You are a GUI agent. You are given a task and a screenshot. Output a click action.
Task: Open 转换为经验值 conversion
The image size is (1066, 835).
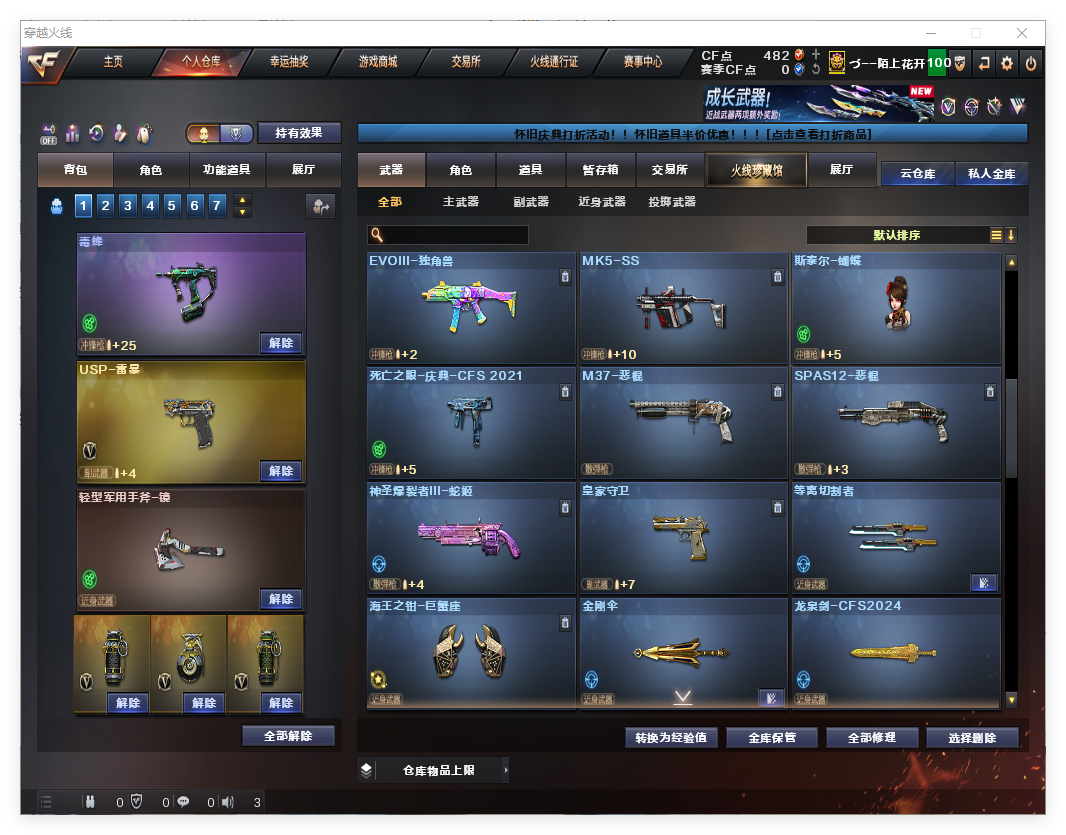(x=671, y=738)
